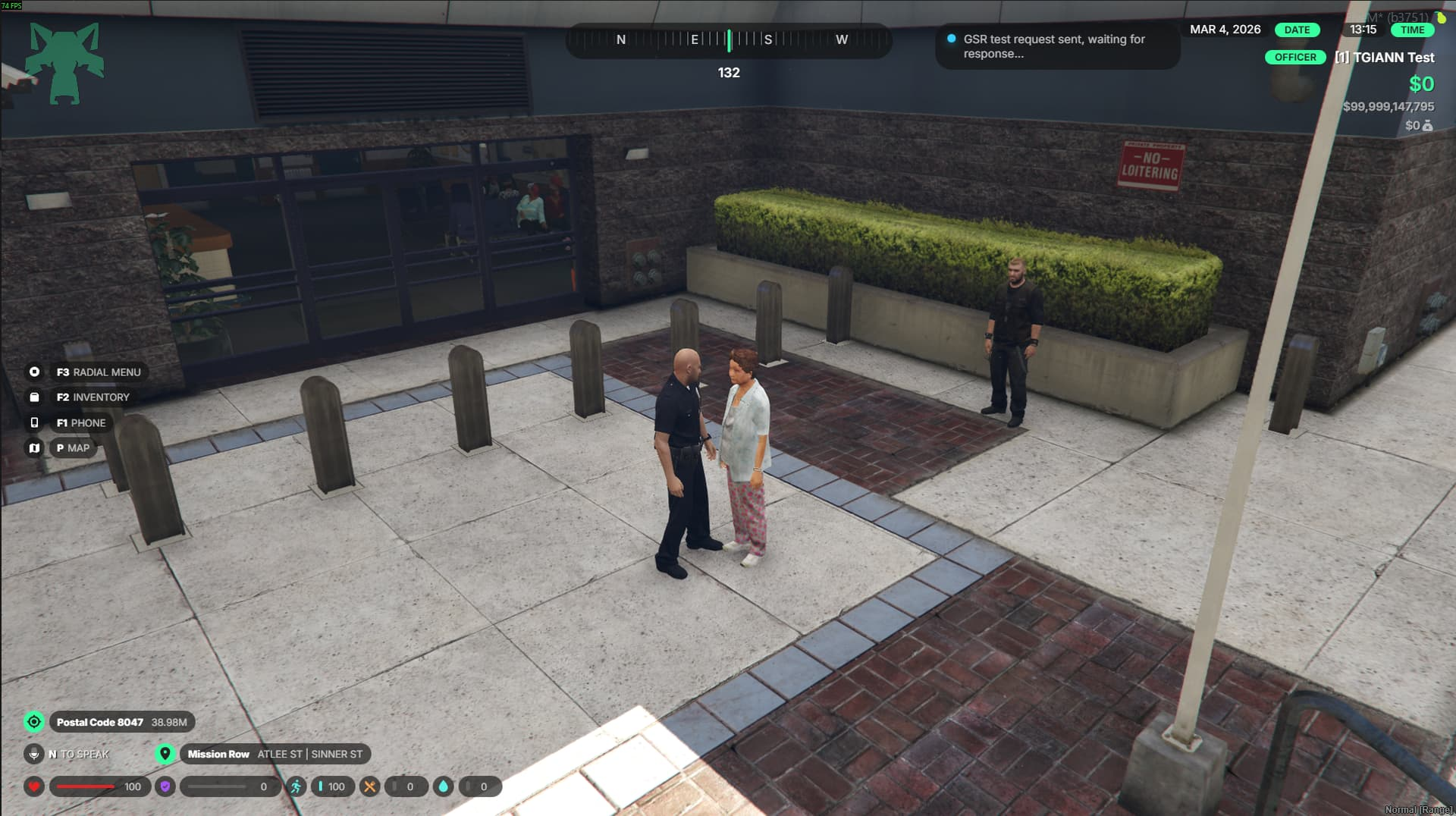Click the Mission Row location pin icon
Viewport: 1456px width, 816px height.
[165, 754]
